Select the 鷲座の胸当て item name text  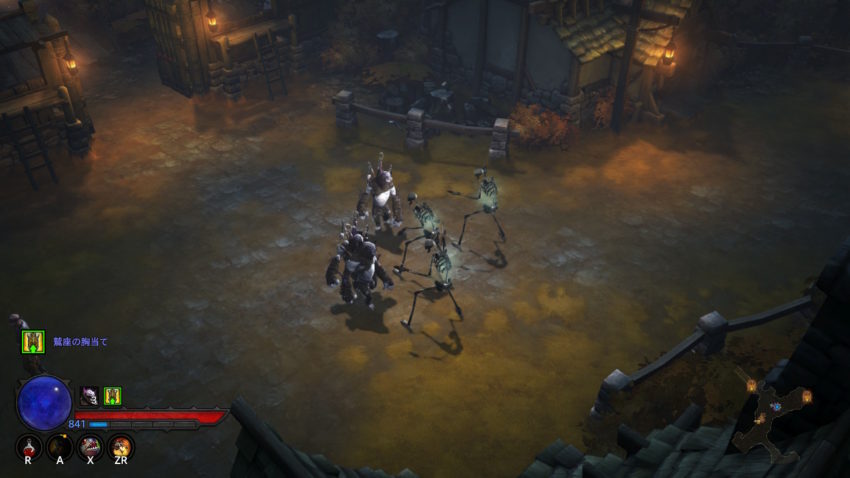[x=80, y=342]
